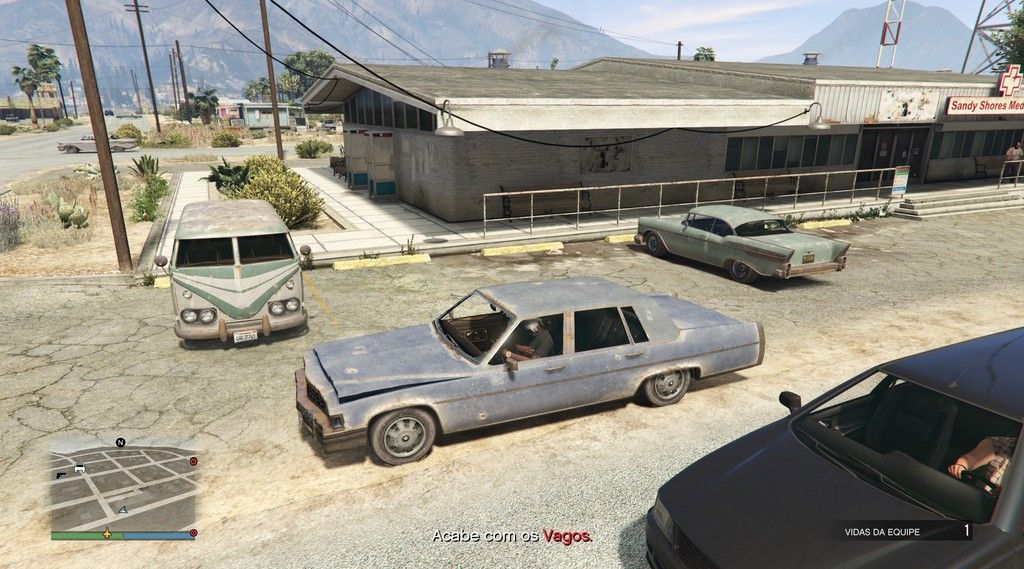The image size is (1024, 569).
Task: Click the player arrow on the minimap
Action: [123, 510]
